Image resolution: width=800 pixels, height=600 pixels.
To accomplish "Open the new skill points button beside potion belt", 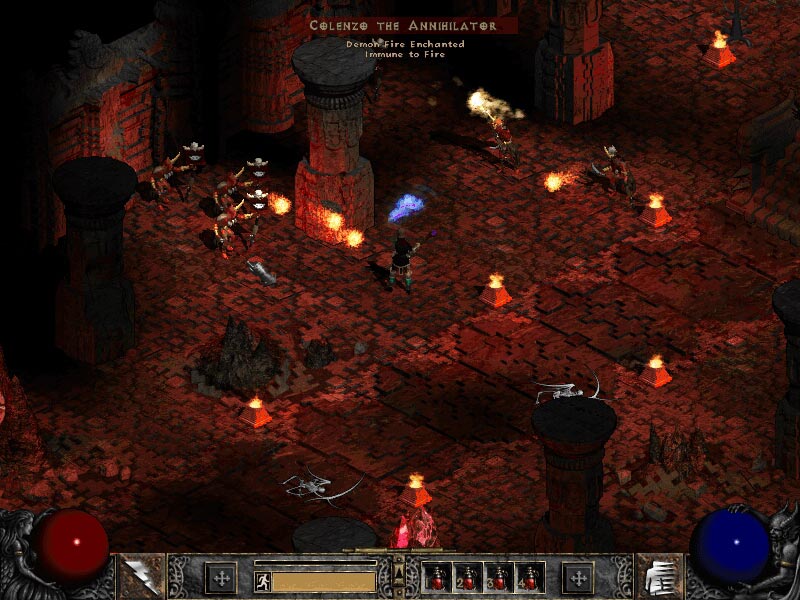I will 578,578.
